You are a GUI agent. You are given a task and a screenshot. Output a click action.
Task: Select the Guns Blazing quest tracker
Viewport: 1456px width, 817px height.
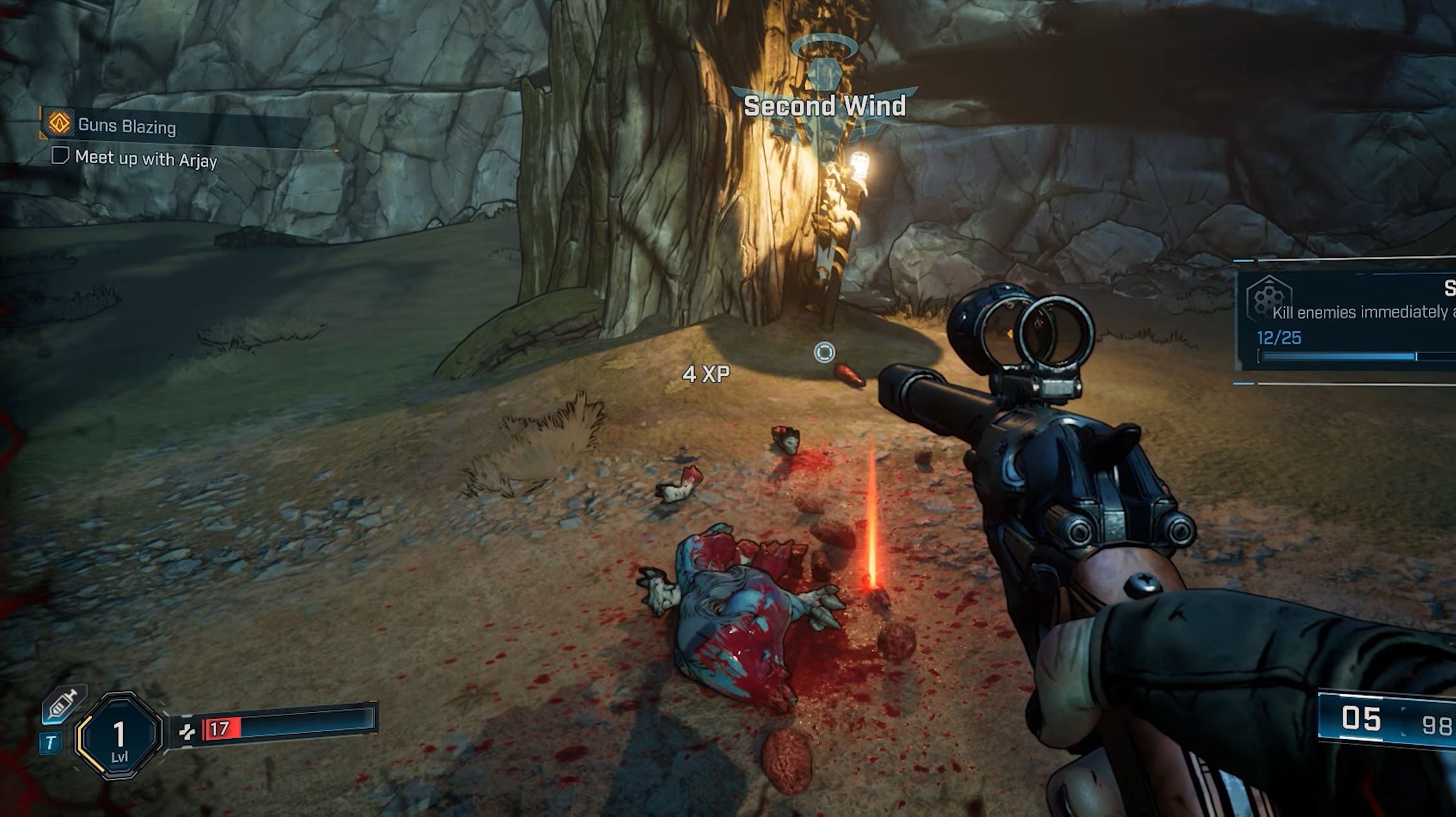tap(126, 126)
